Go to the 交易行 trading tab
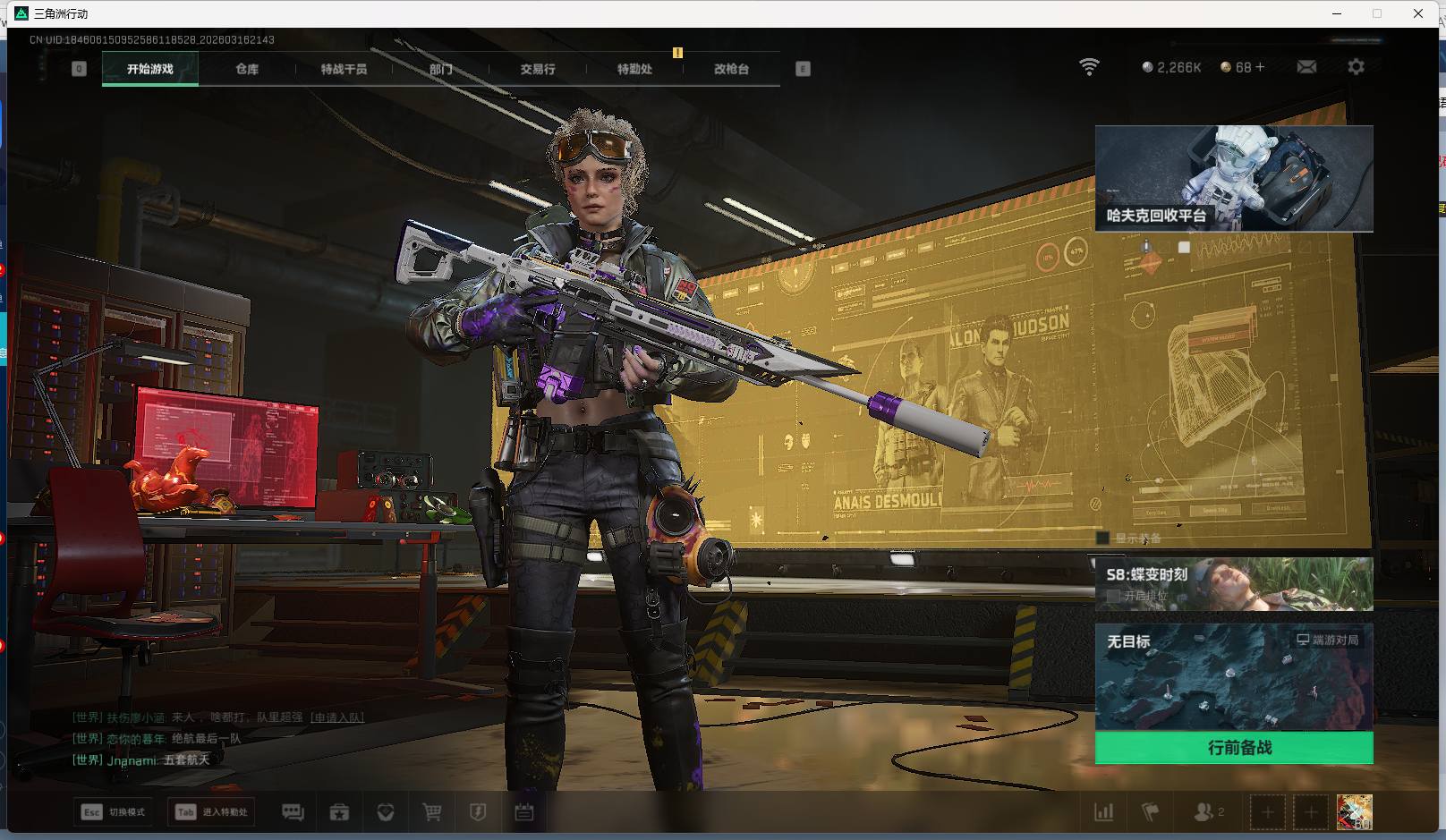Image resolution: width=1446 pixels, height=840 pixels. [x=538, y=69]
